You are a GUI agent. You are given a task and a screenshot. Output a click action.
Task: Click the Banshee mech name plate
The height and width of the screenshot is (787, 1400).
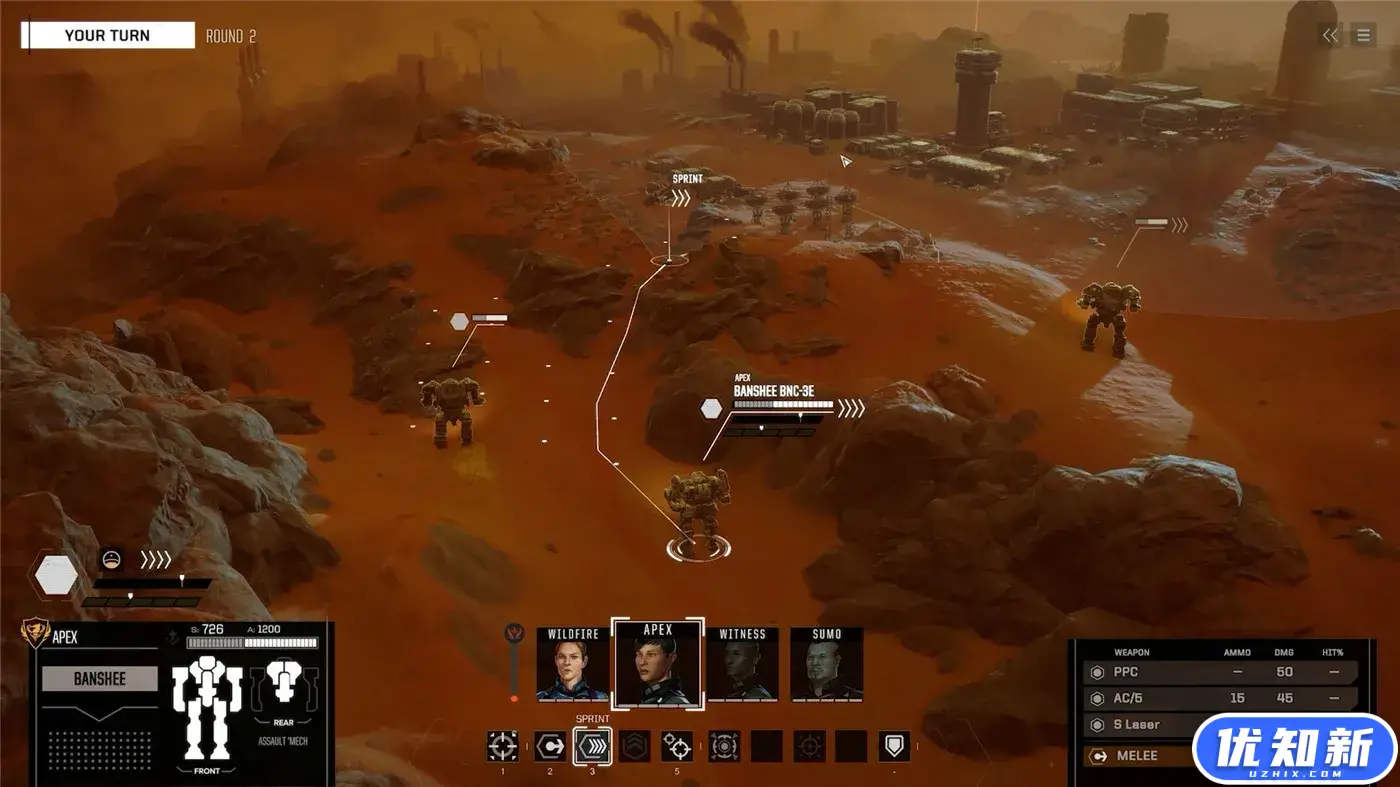100,679
